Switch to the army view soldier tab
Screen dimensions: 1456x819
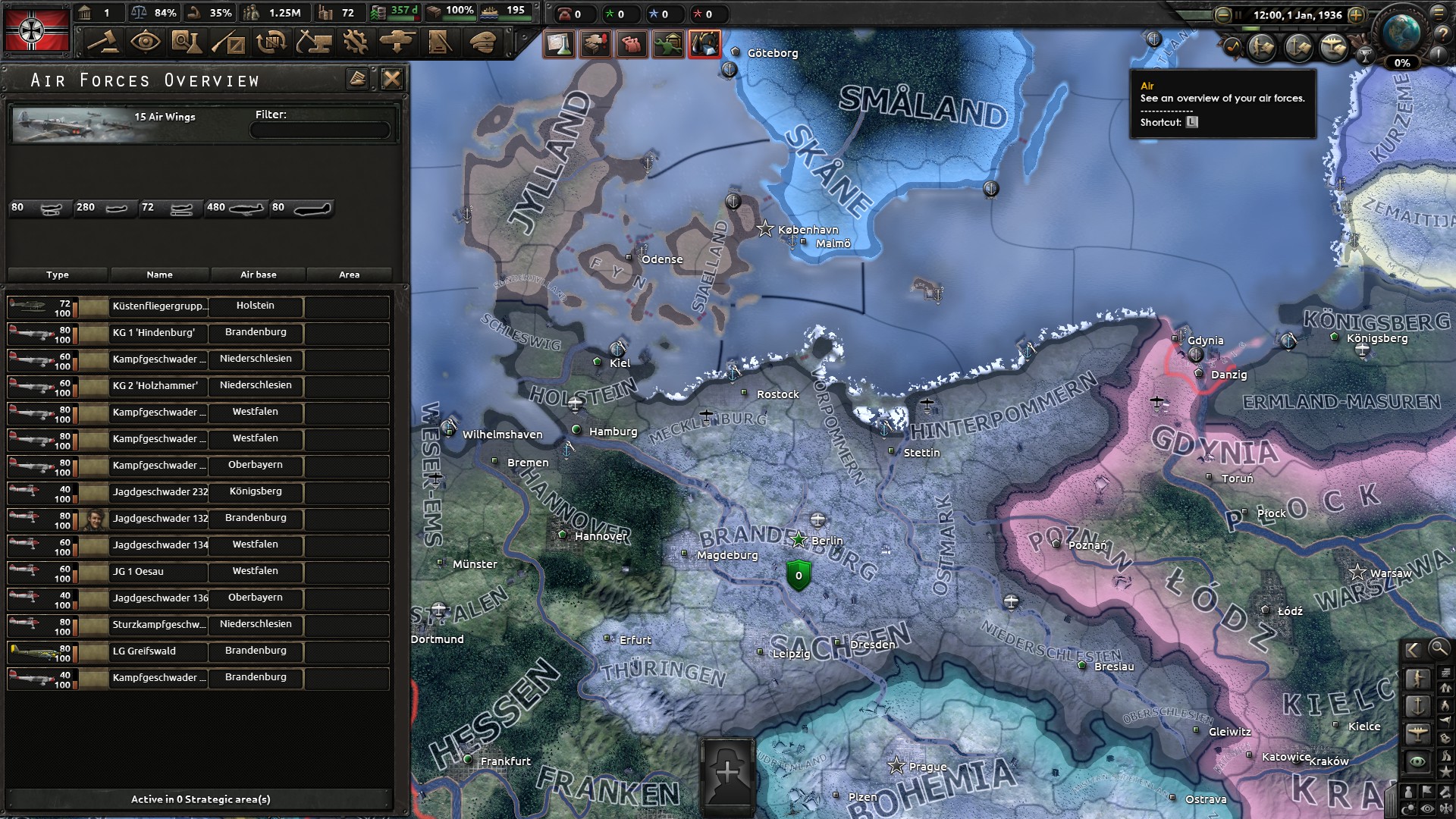point(1417,676)
